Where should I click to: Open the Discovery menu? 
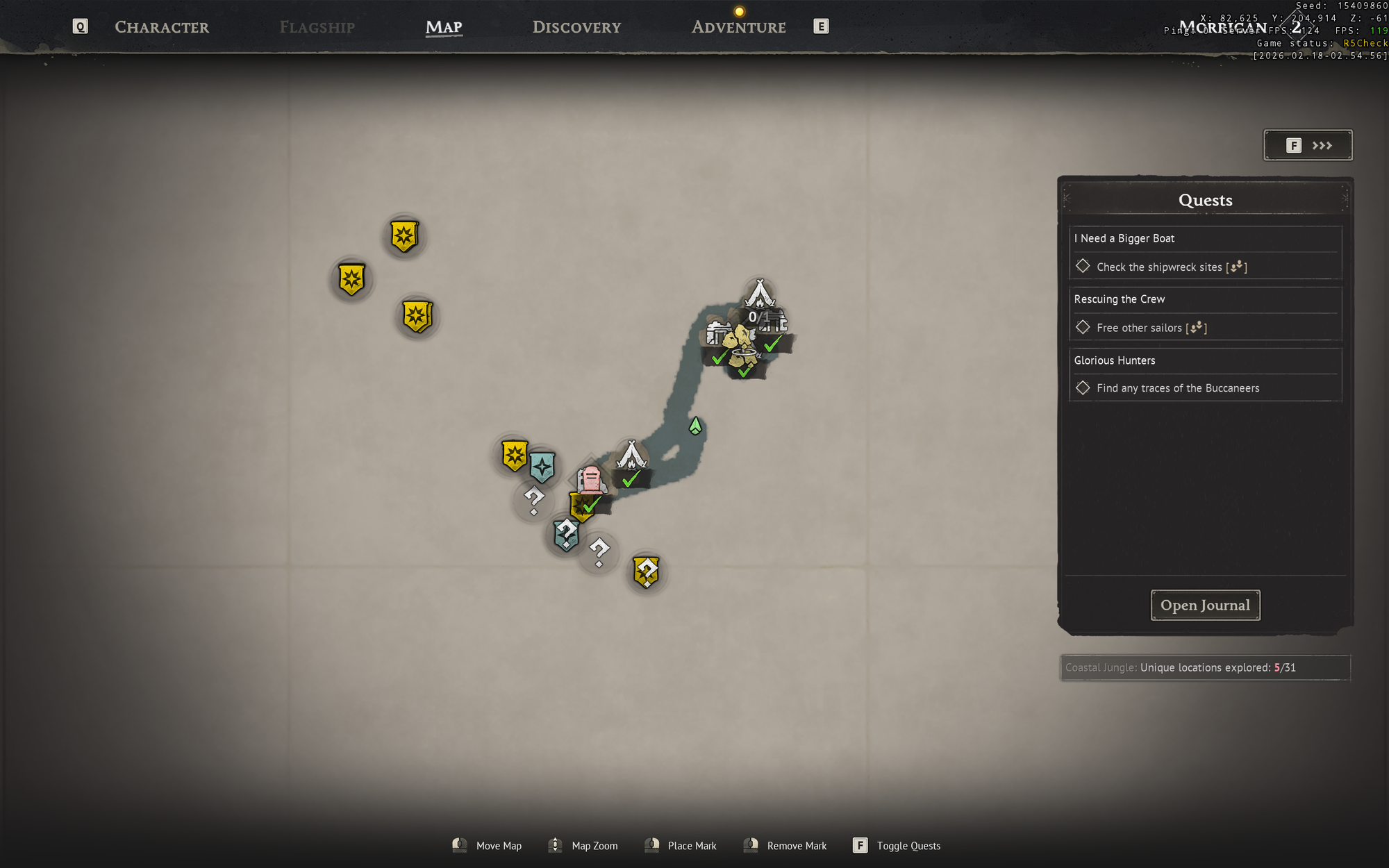pyautogui.click(x=576, y=27)
